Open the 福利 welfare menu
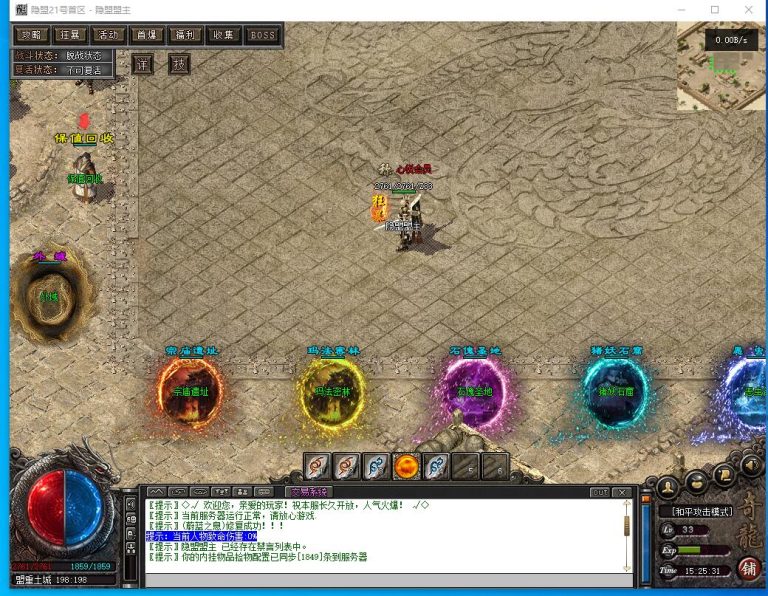This screenshot has width=768, height=596. pyautogui.click(x=185, y=35)
